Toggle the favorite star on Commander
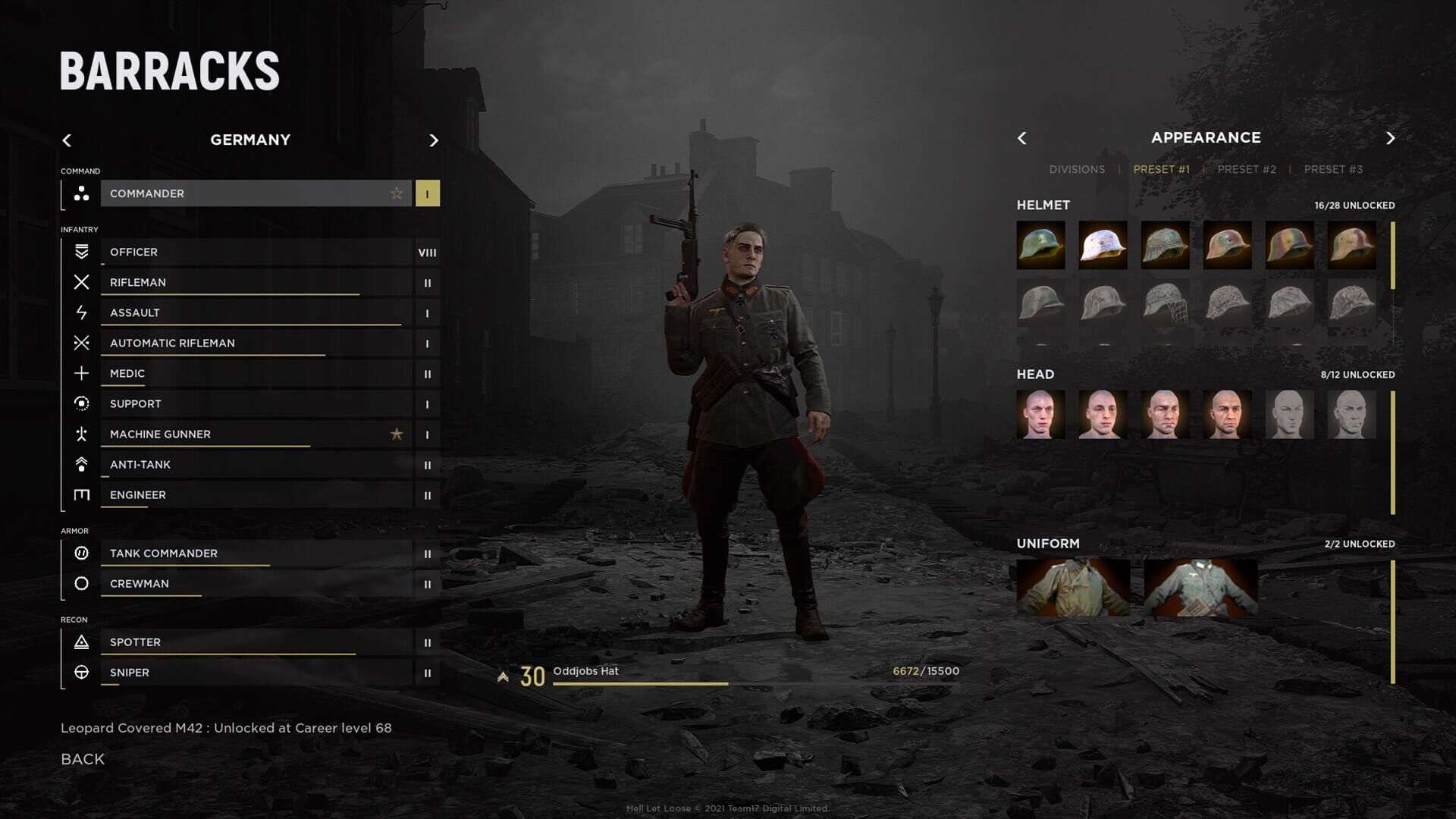The width and height of the screenshot is (1456, 819). 396,193
